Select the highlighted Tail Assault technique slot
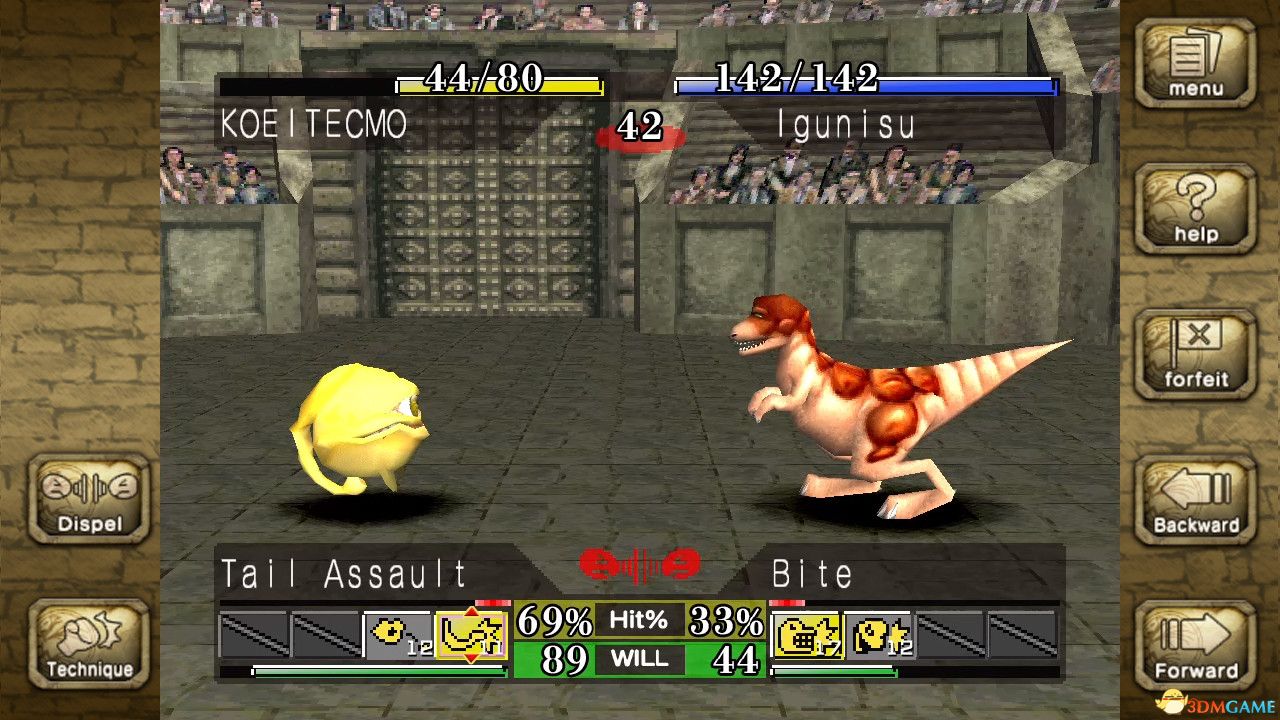Image resolution: width=1280 pixels, height=720 pixels. [x=472, y=635]
